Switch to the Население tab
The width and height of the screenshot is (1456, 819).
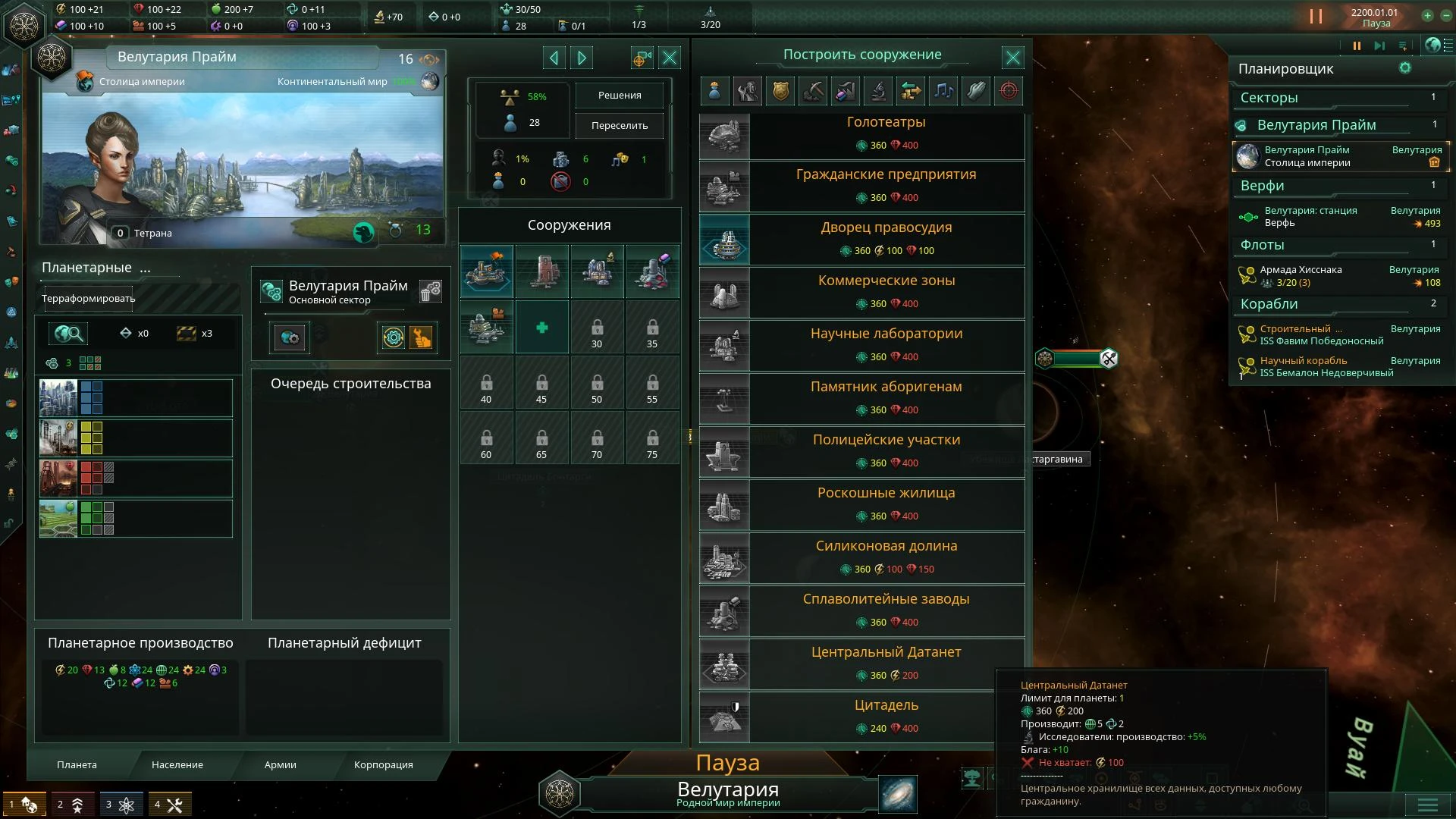[177, 765]
